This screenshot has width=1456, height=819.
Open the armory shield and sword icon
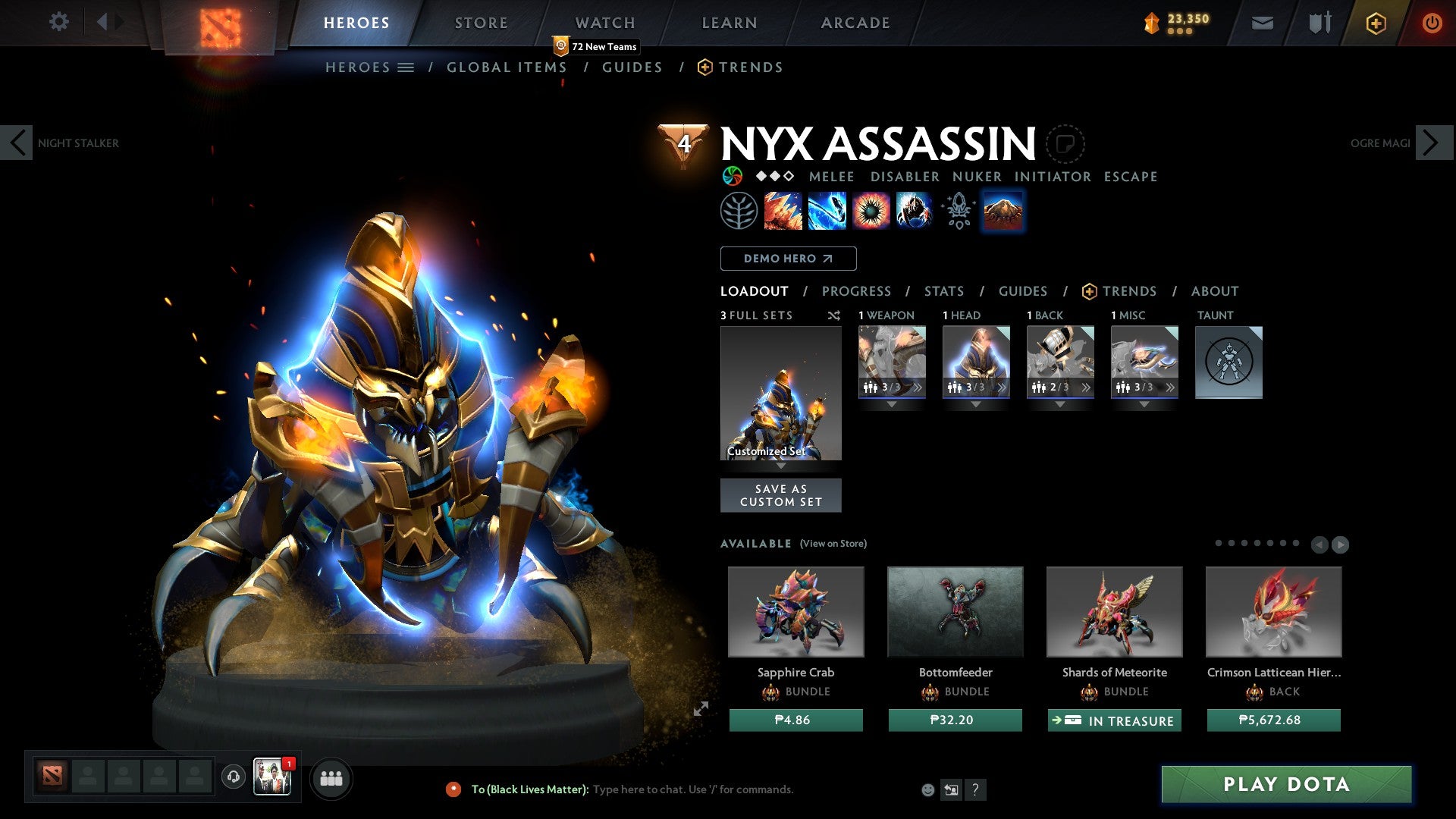pyautogui.click(x=1318, y=23)
